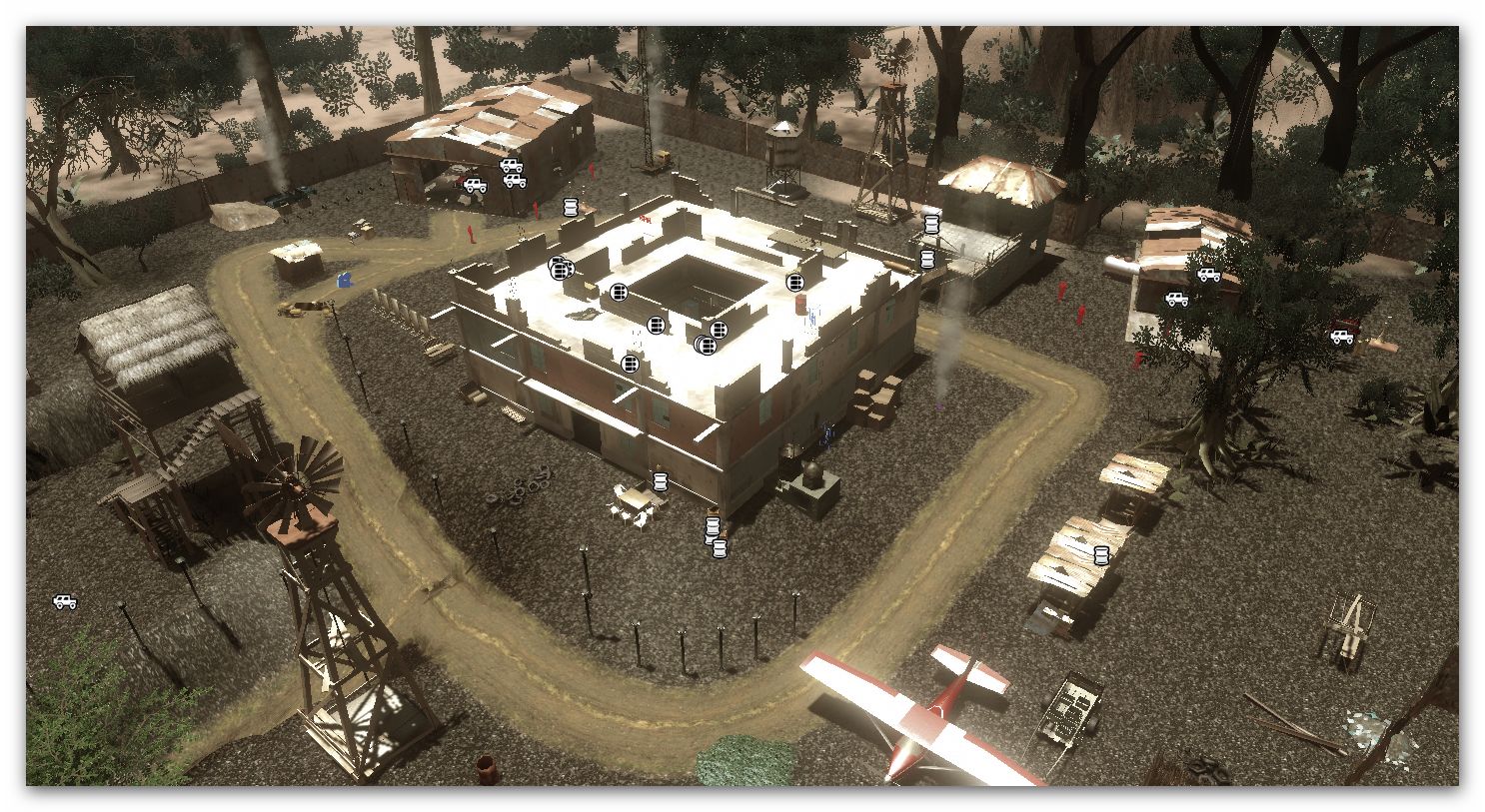Select the barrel icon beside the right smoke plume

click(x=925, y=258)
